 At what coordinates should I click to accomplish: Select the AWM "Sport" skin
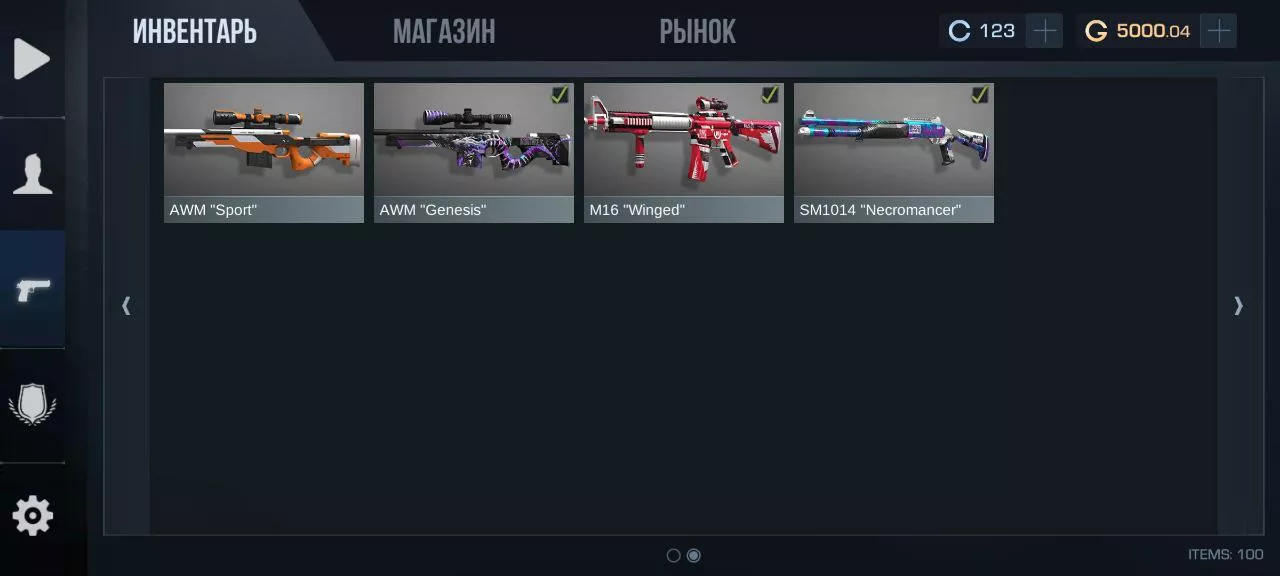pyautogui.click(x=264, y=152)
